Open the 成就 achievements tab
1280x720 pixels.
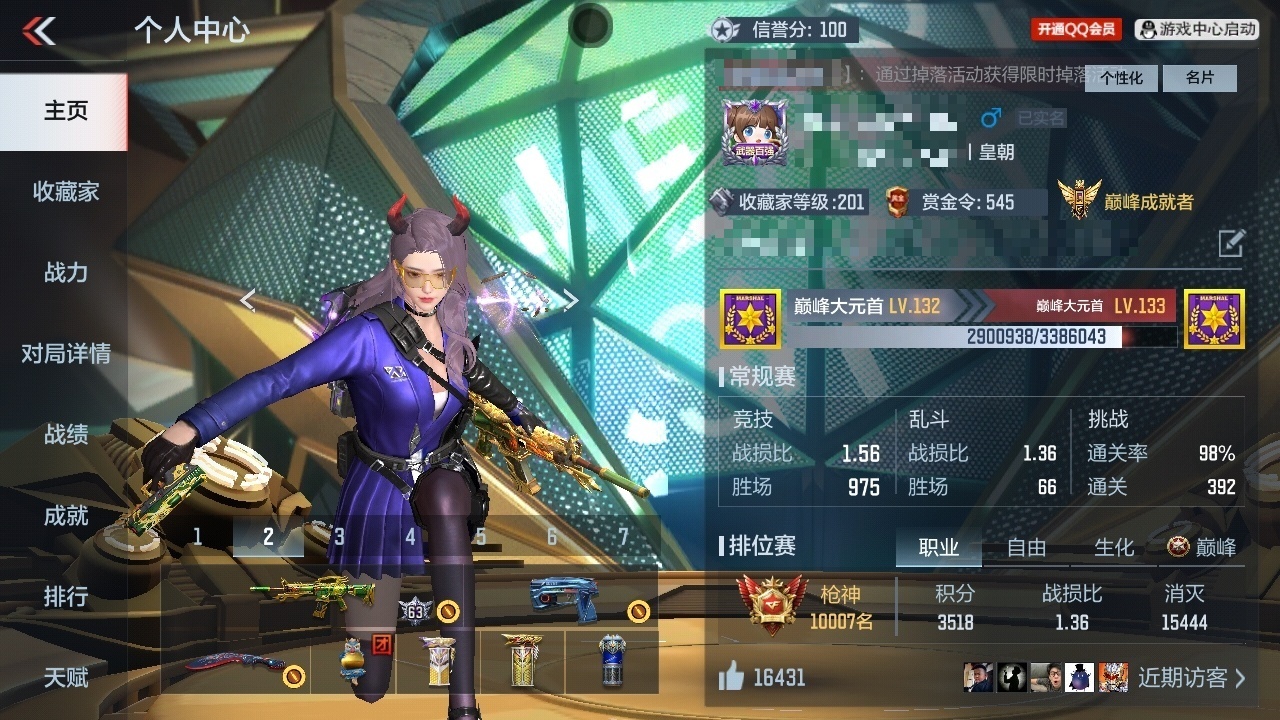click(65, 515)
